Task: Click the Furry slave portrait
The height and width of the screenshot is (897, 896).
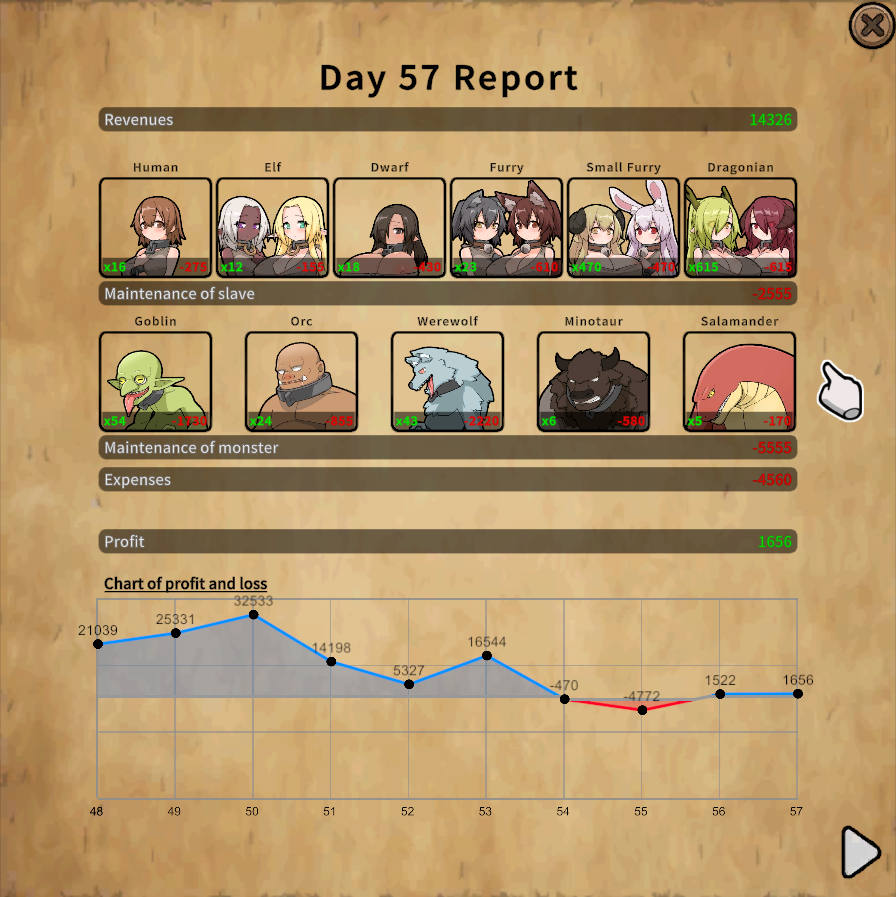Action: click(506, 227)
